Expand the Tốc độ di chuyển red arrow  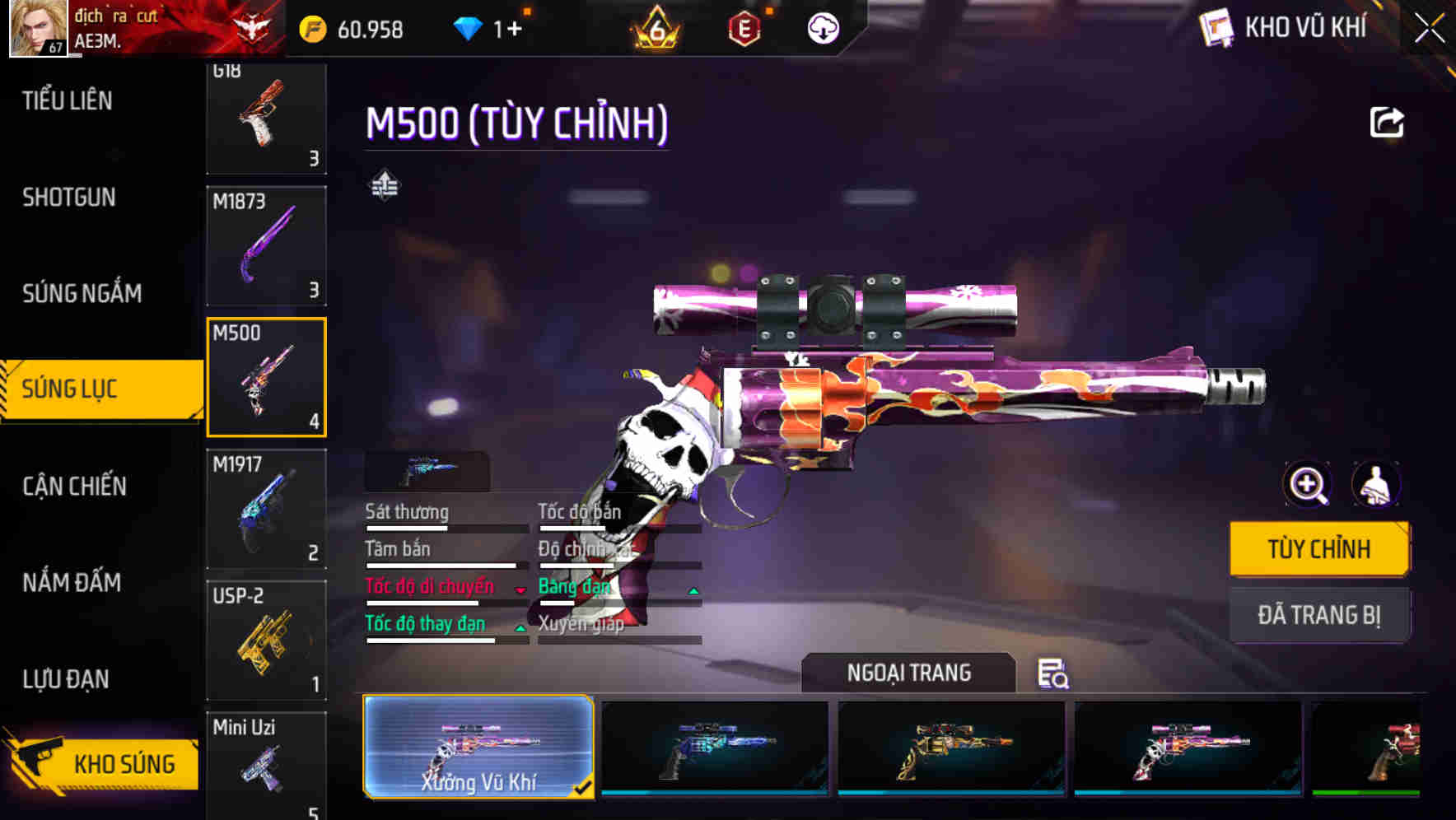(x=519, y=589)
